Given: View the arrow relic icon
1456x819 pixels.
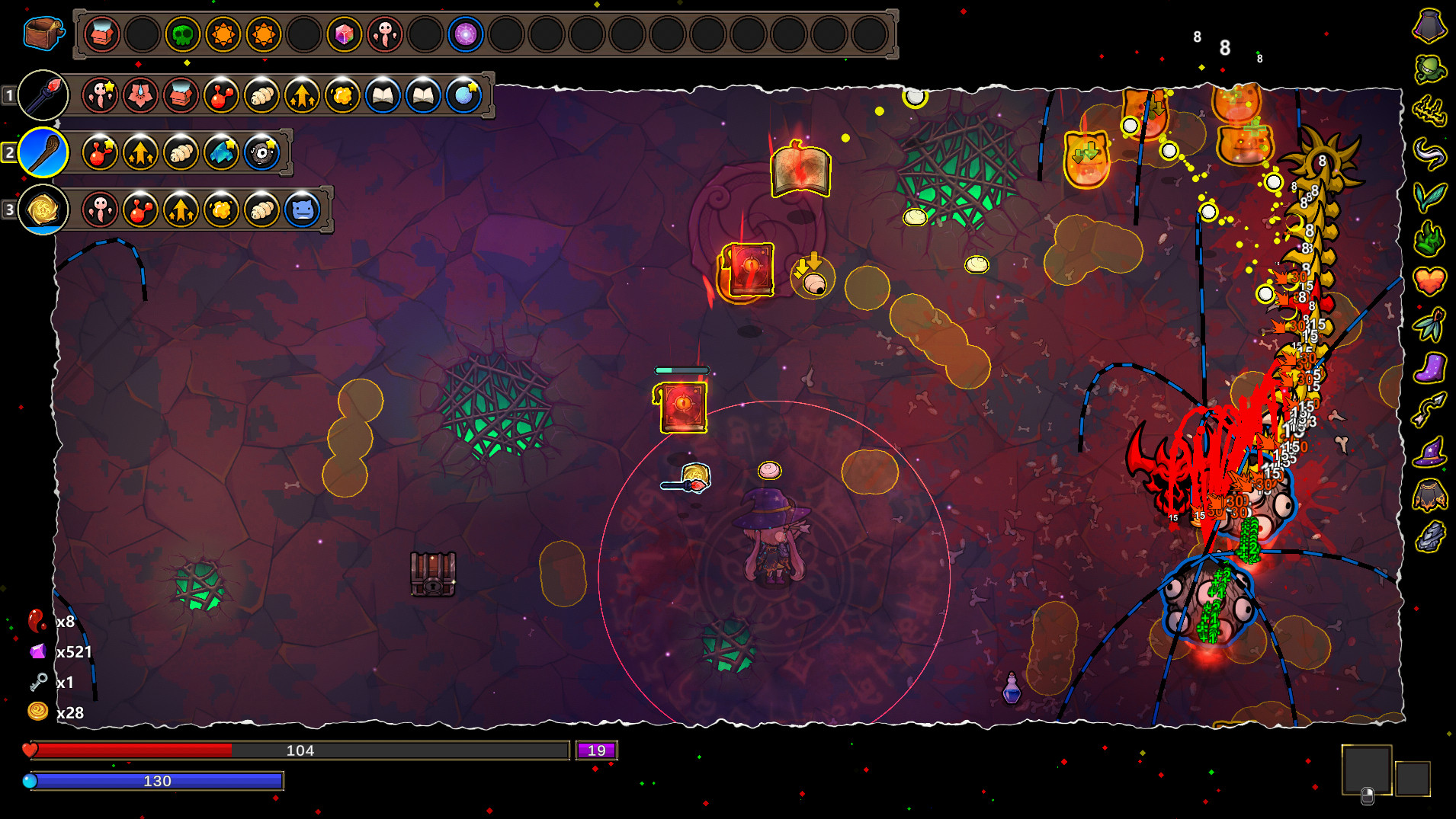Looking at the screenshot, I should click(x=1429, y=409).
